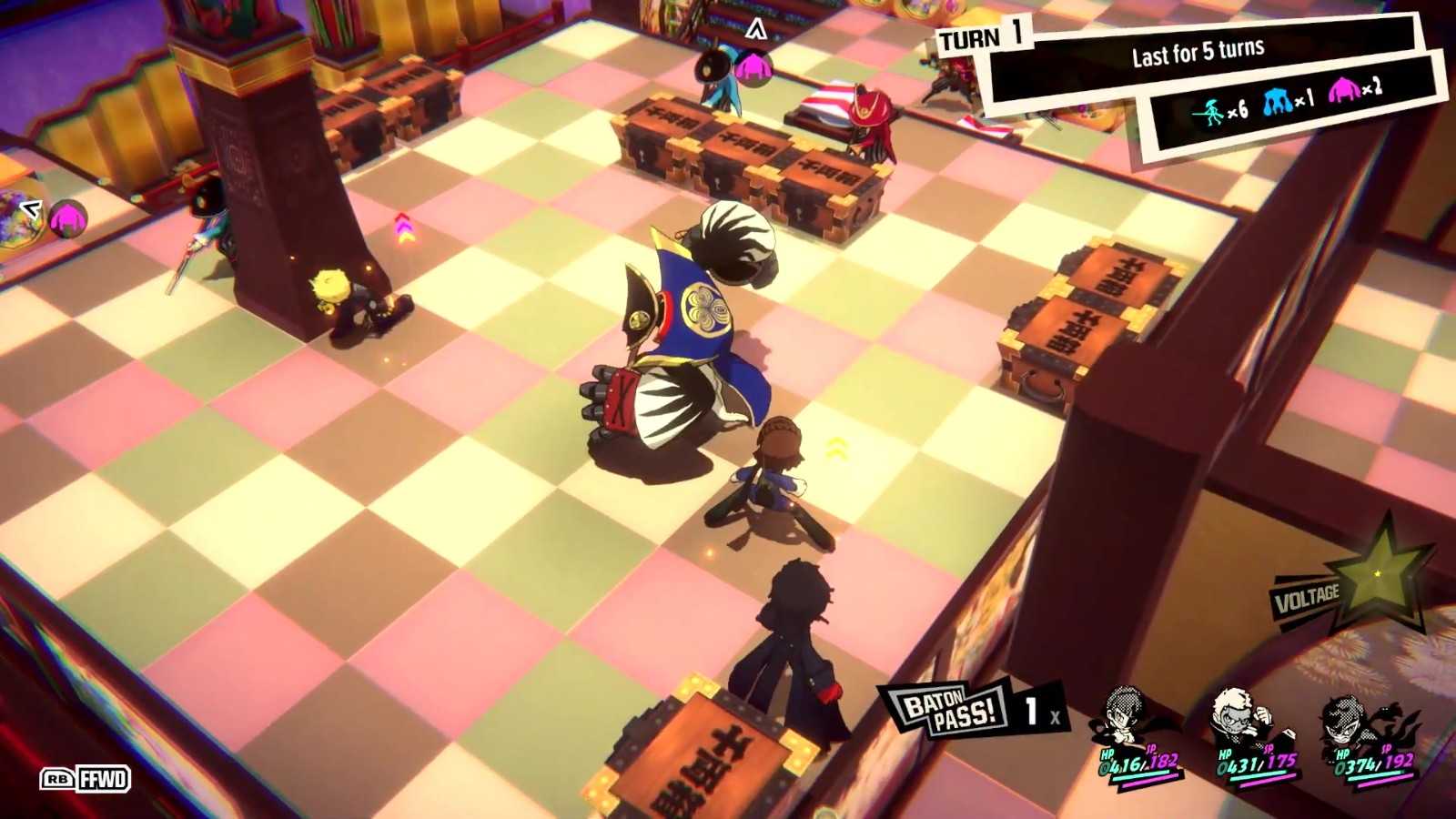Viewport: 1456px width, 819px height.
Task: Select the off-screen enemy marker at left edge
Action: click(66, 218)
